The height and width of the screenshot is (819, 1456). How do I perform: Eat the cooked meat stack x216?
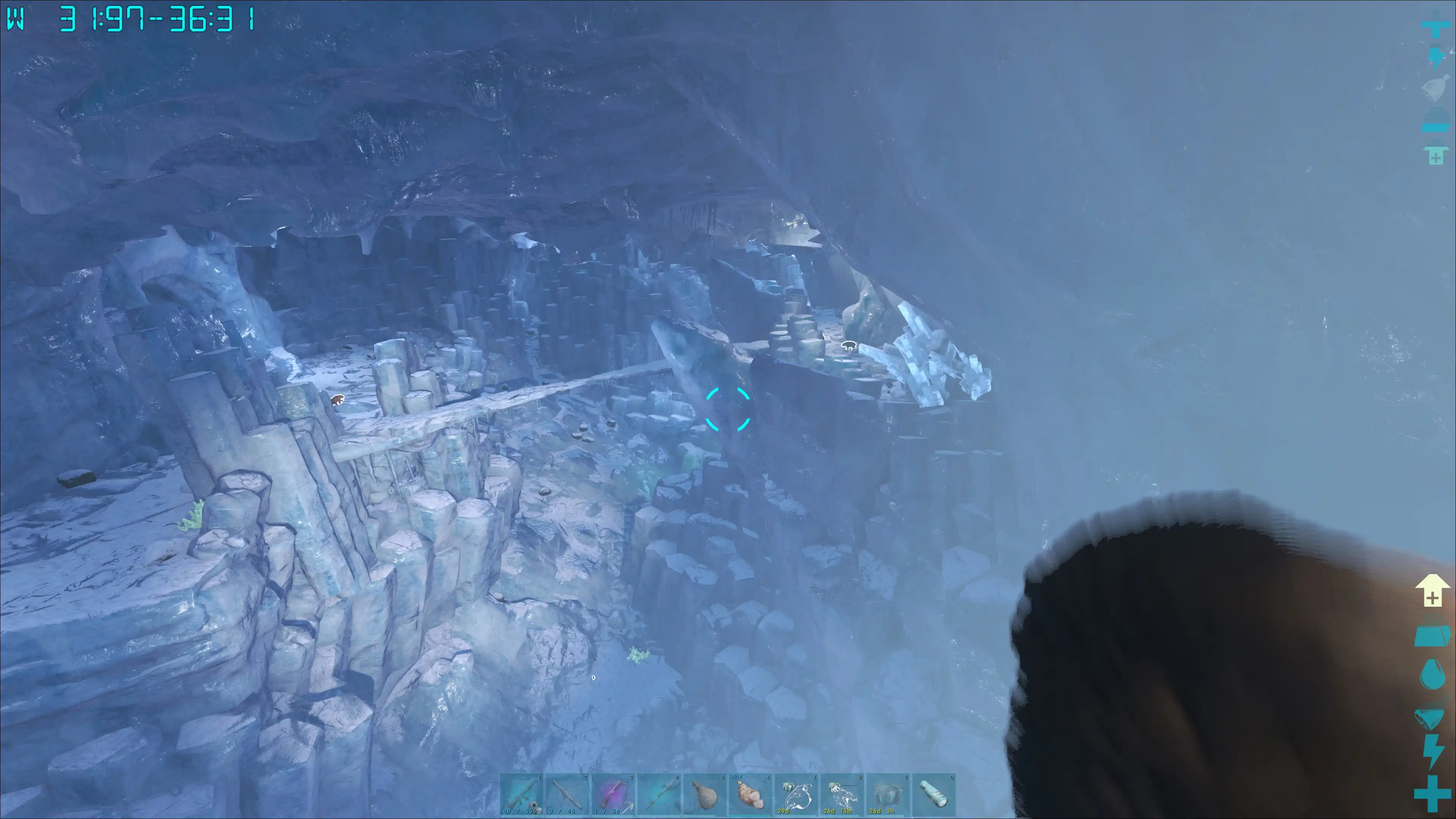click(750, 795)
